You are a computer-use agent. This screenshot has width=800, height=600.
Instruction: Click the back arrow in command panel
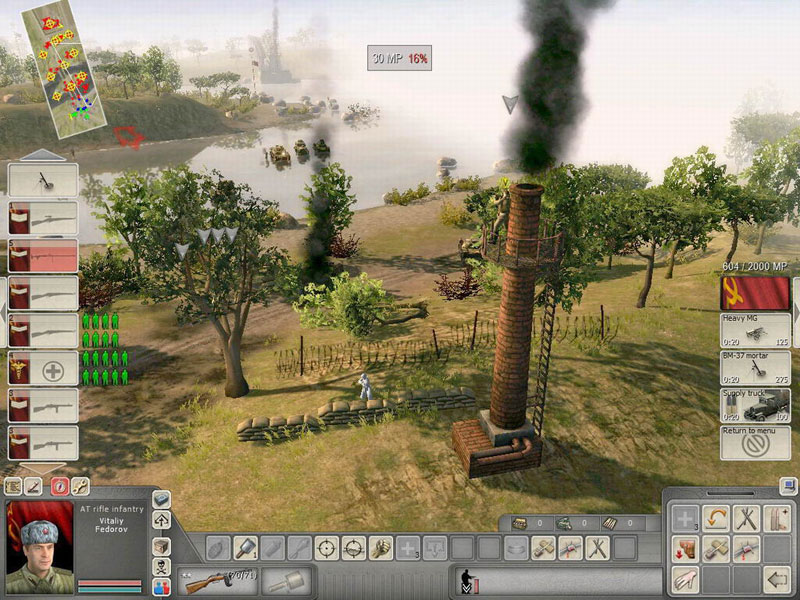click(x=776, y=578)
